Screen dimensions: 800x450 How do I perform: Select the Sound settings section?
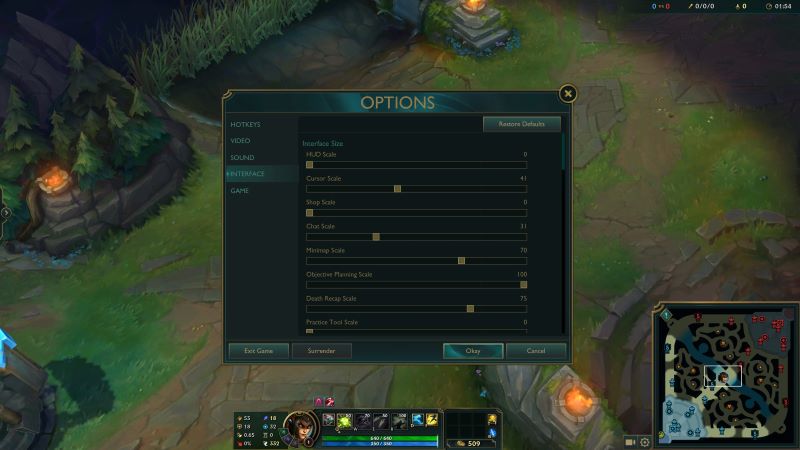(x=242, y=157)
